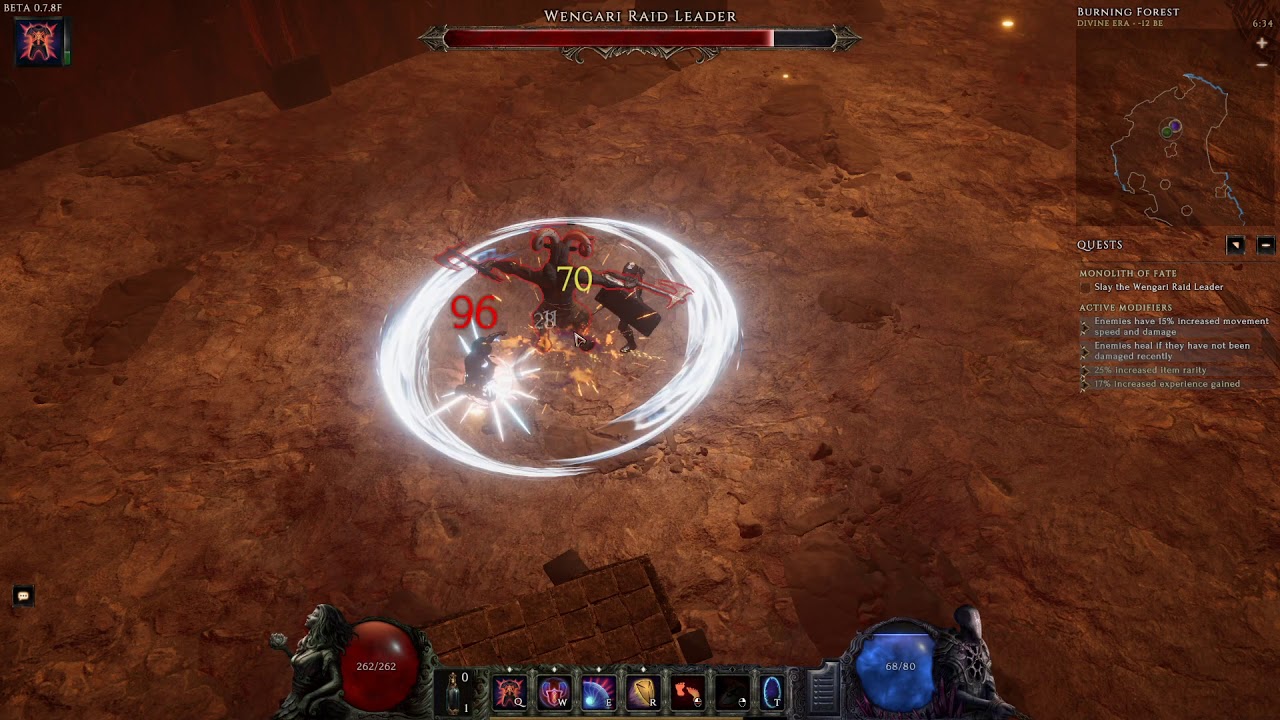
Task: Open the blue portal on T
Action: click(772, 692)
